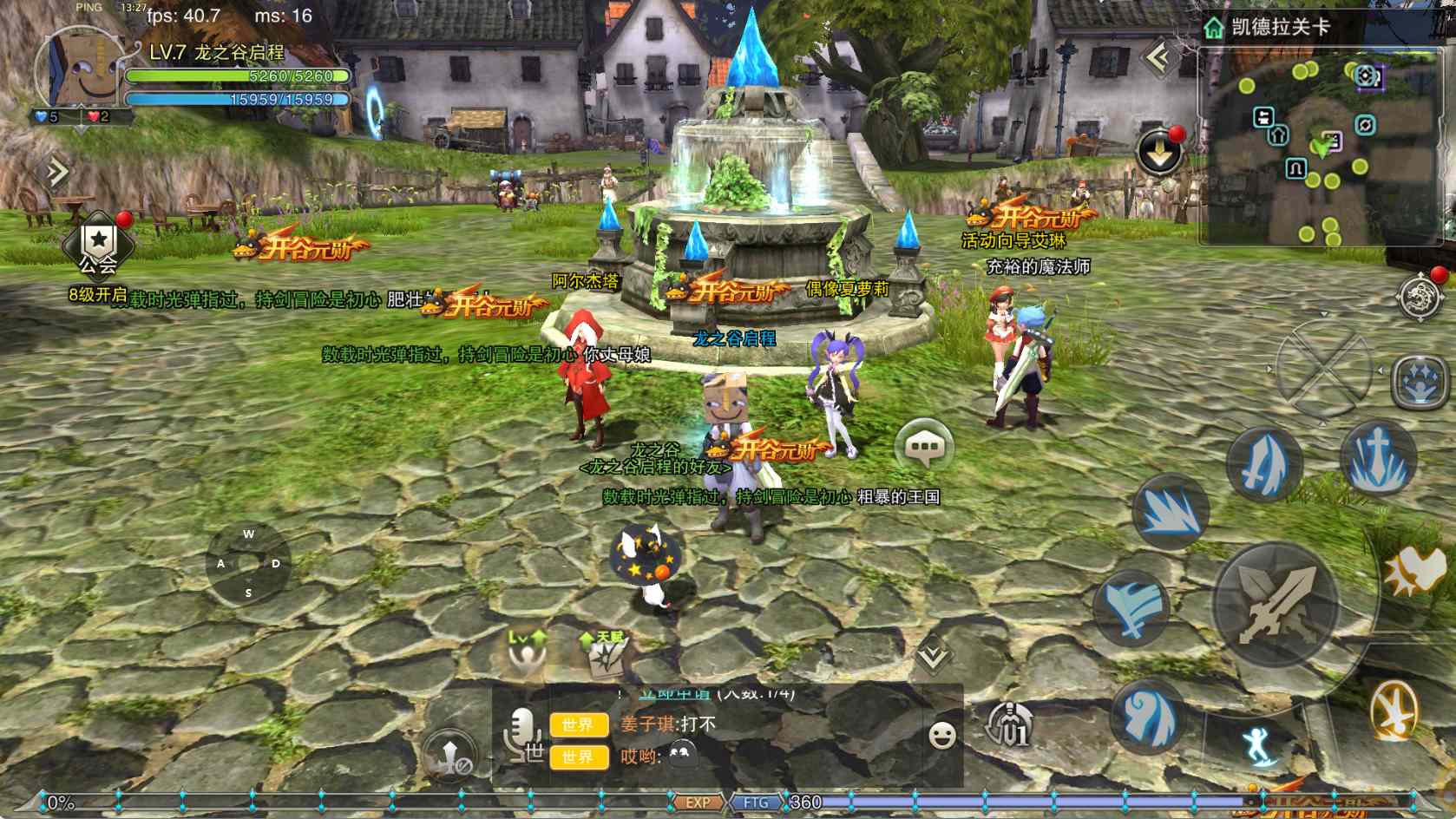1456x819 pixels.
Task: Click the player avatar portrait
Action: pyautogui.click(x=76, y=73)
